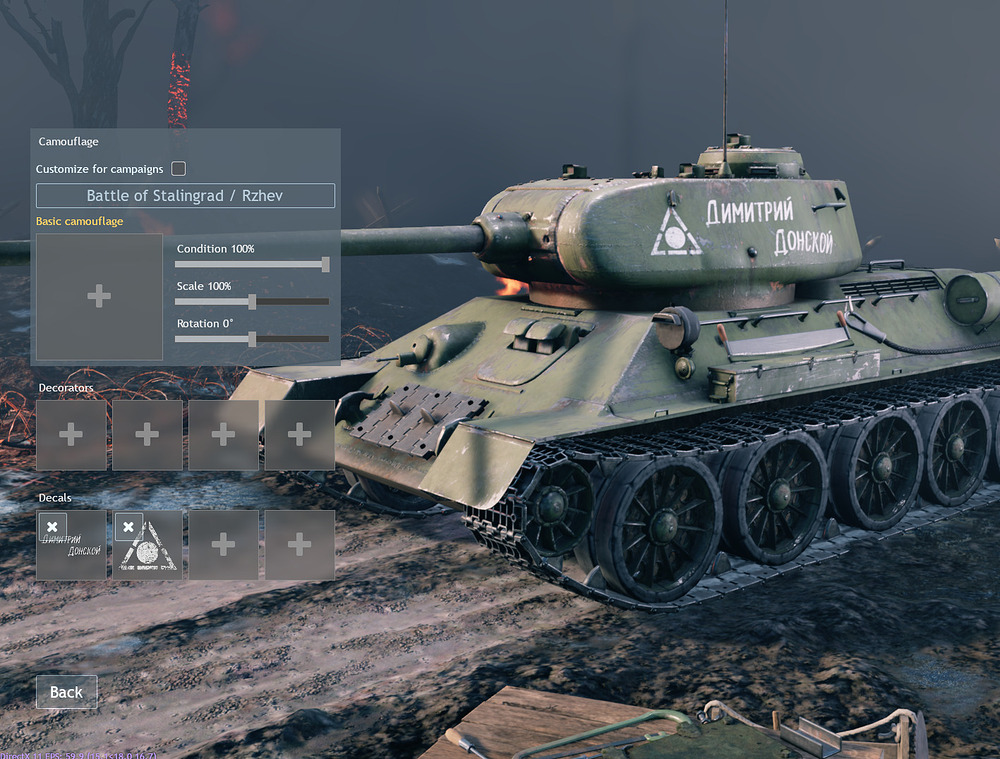Image resolution: width=1000 pixels, height=759 pixels.
Task: Set the camouflage Rotation slider
Action: [x=252, y=339]
